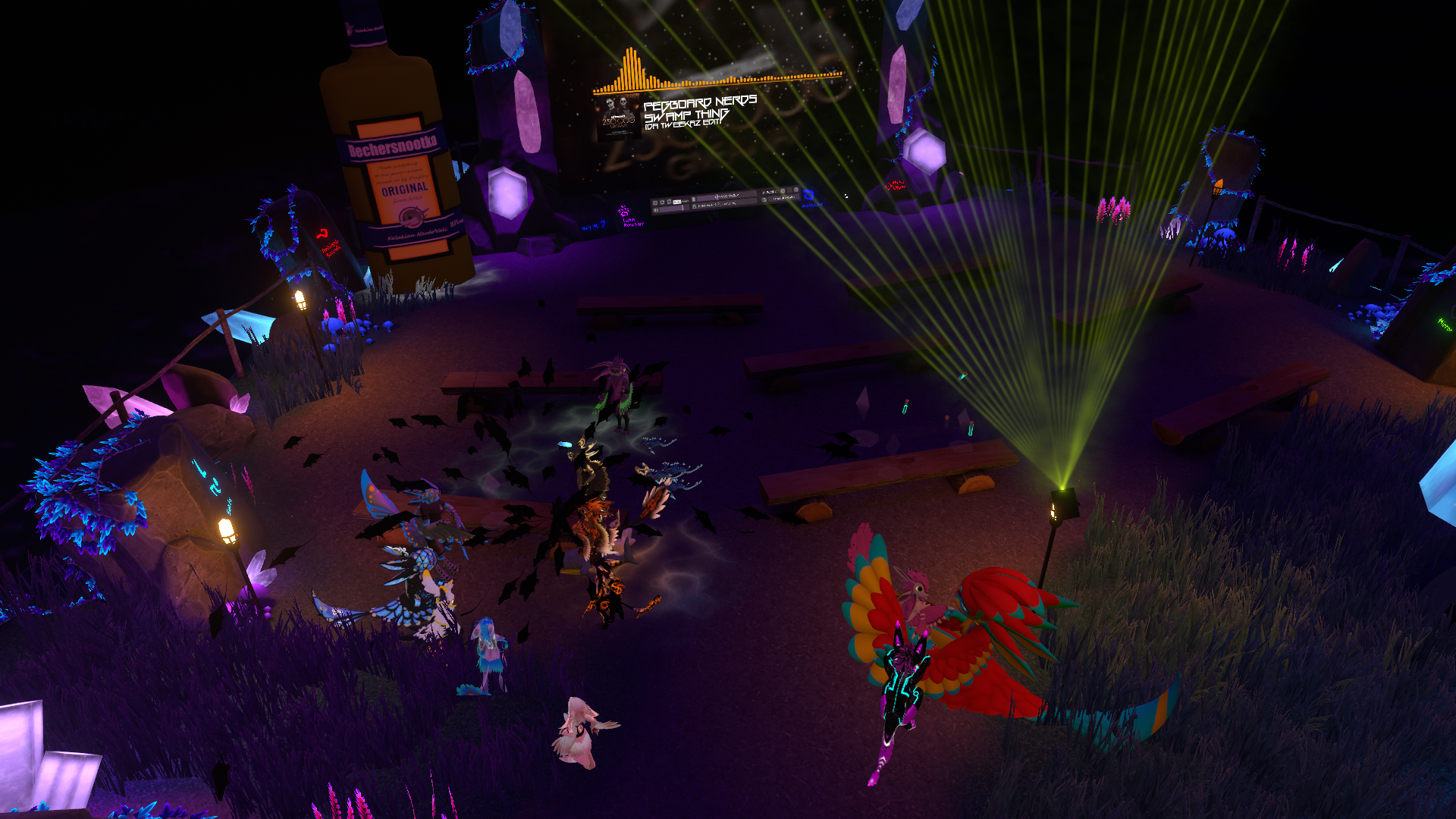Adjust the video player volume slider
The image size is (1456, 819).
pyautogui.click(x=672, y=209)
